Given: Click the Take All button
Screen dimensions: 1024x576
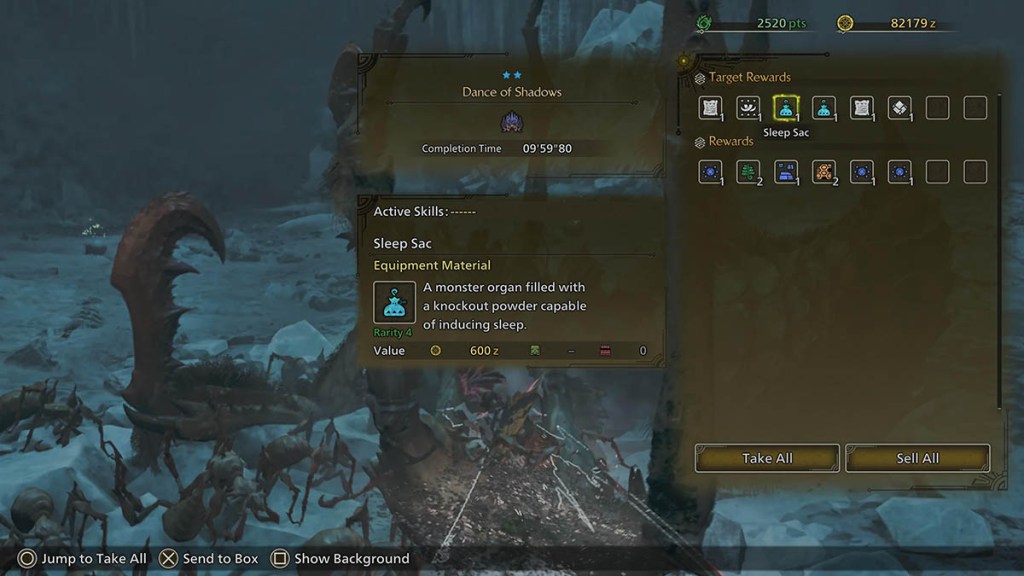Looking at the screenshot, I should click(x=767, y=458).
